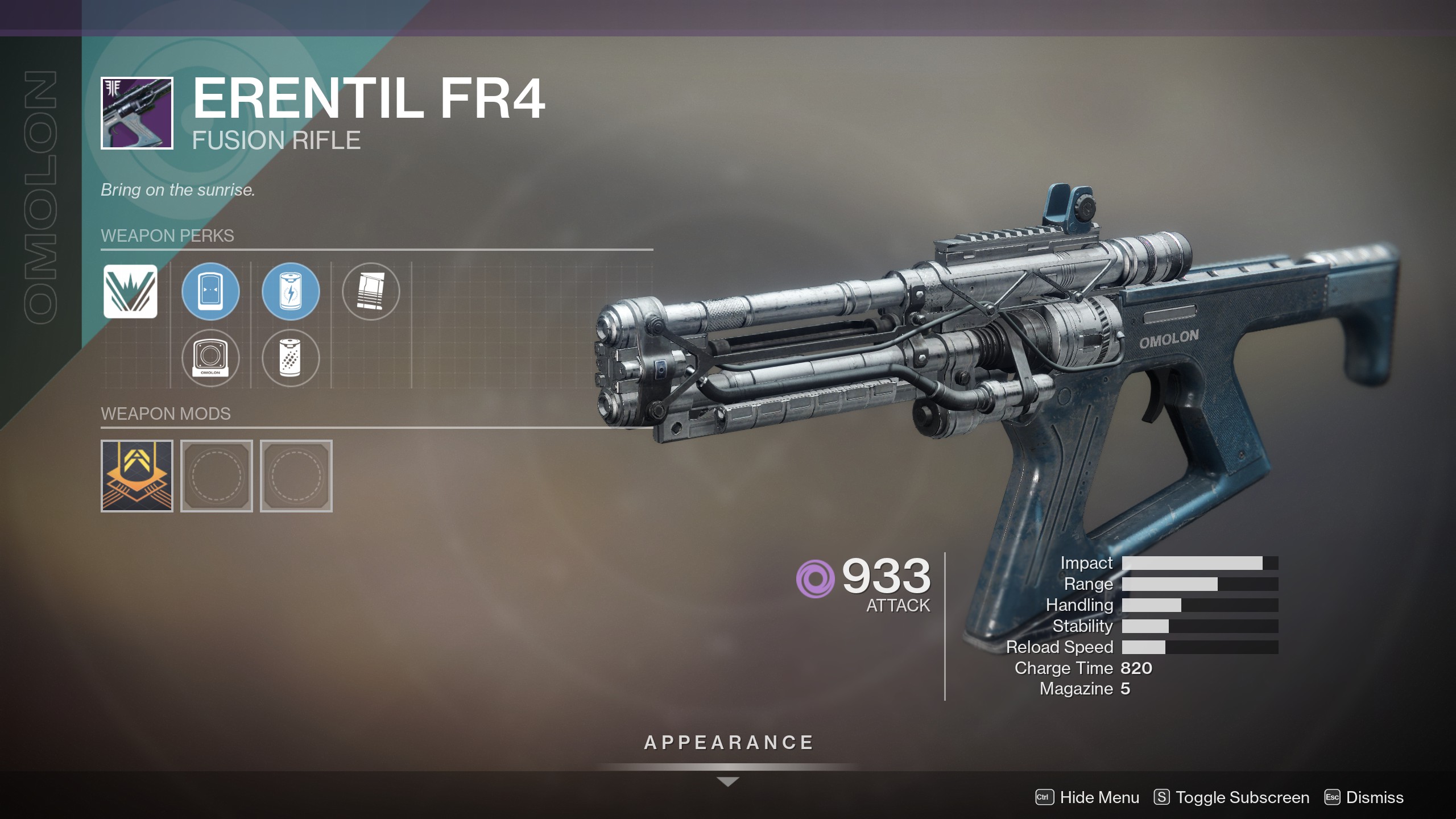Expand the chevron below APPEARANCE
The height and width of the screenshot is (819, 1456).
pos(728,780)
